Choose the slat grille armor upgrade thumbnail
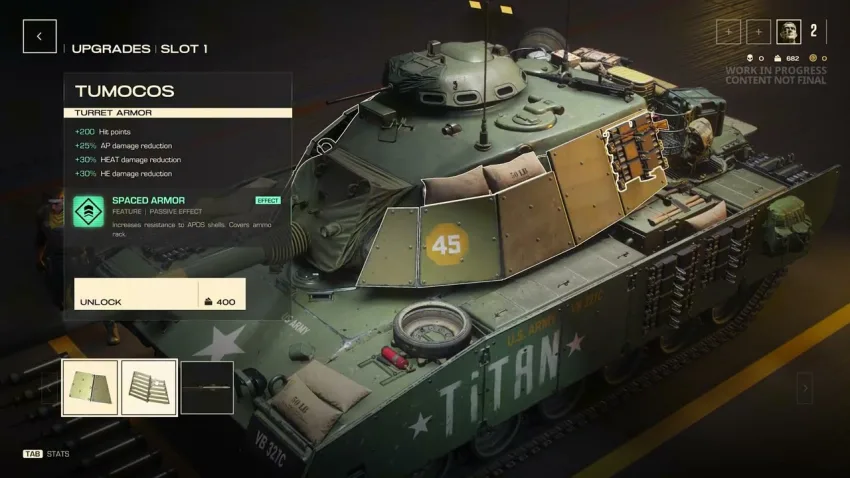The height and width of the screenshot is (478, 850). 149,388
